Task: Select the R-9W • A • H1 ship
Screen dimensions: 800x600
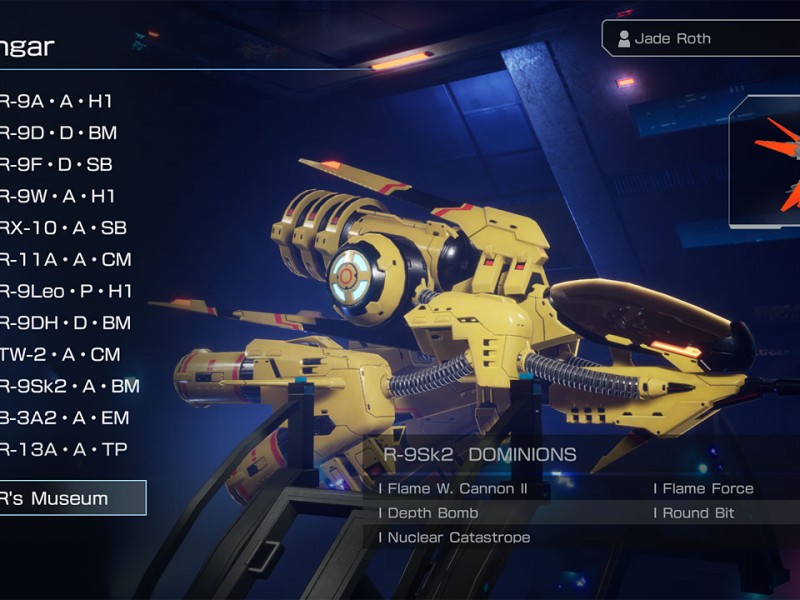Action: coord(57,197)
